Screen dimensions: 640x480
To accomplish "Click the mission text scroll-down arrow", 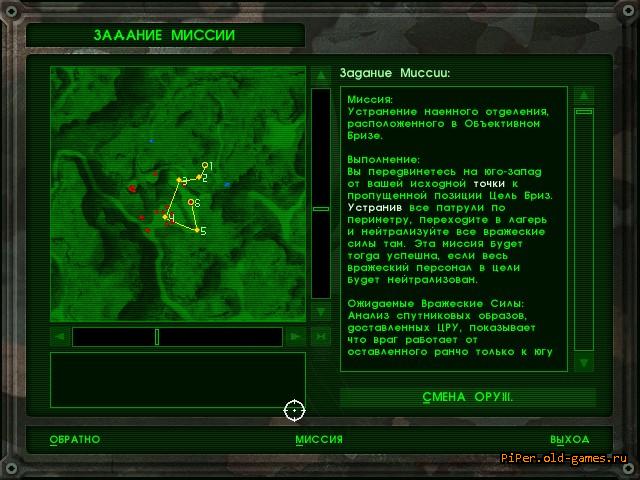I will pos(584,362).
